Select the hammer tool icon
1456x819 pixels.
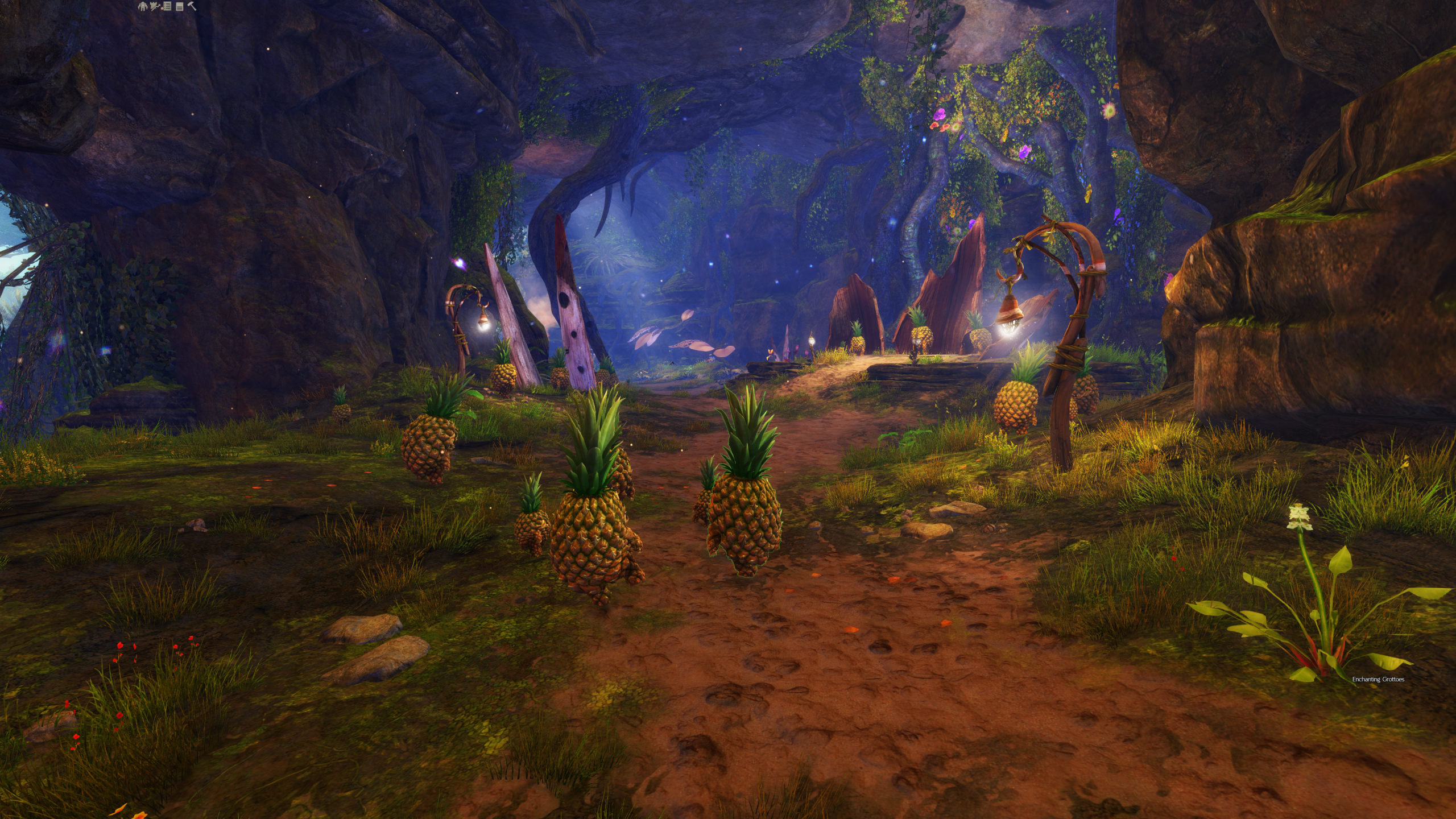tap(192, 6)
